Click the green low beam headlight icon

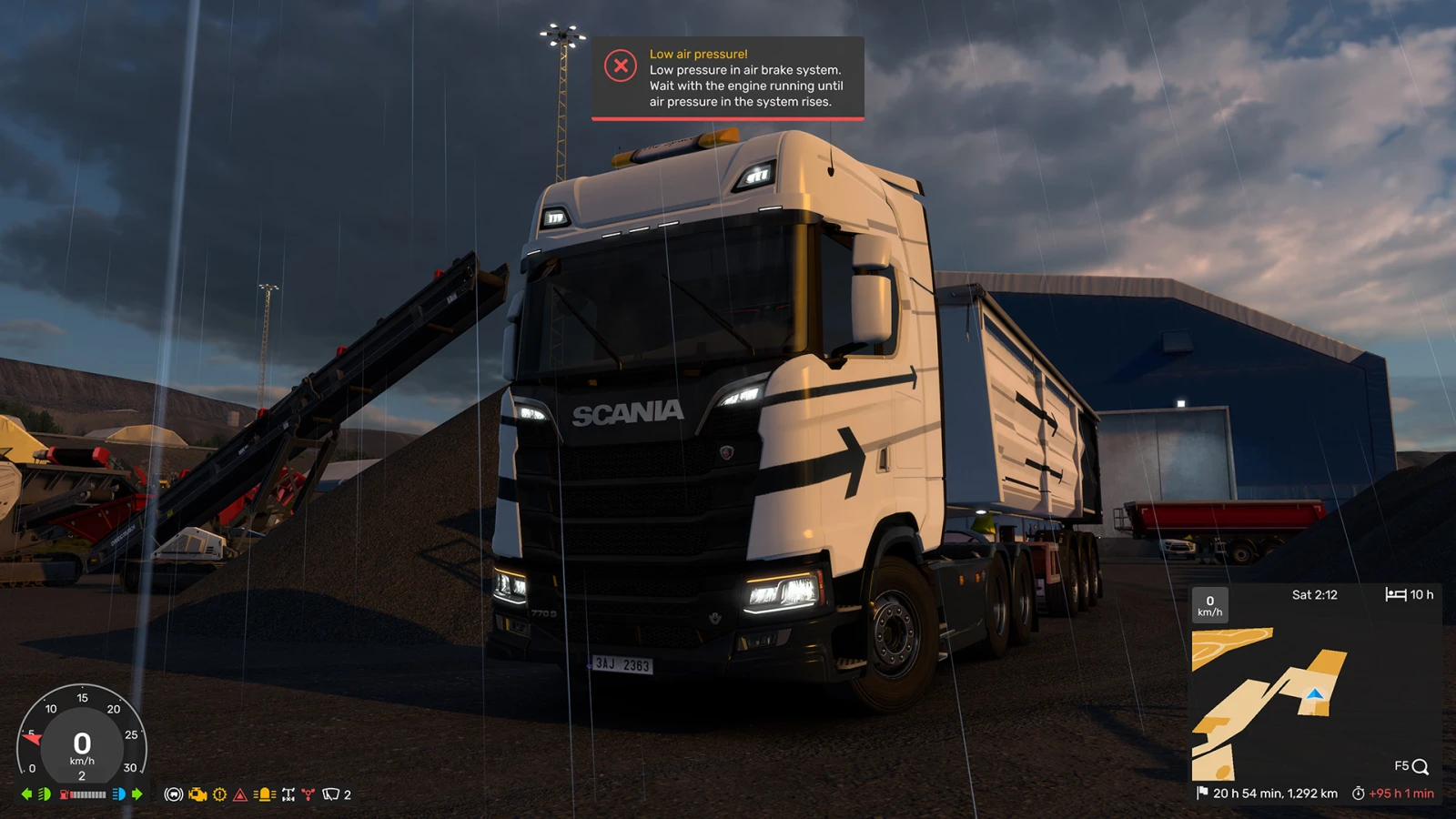(x=44, y=794)
